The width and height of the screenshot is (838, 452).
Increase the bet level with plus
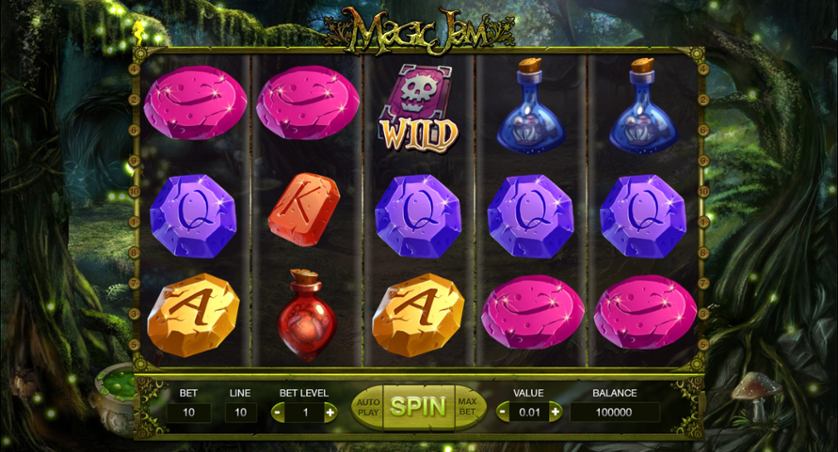click(x=329, y=412)
